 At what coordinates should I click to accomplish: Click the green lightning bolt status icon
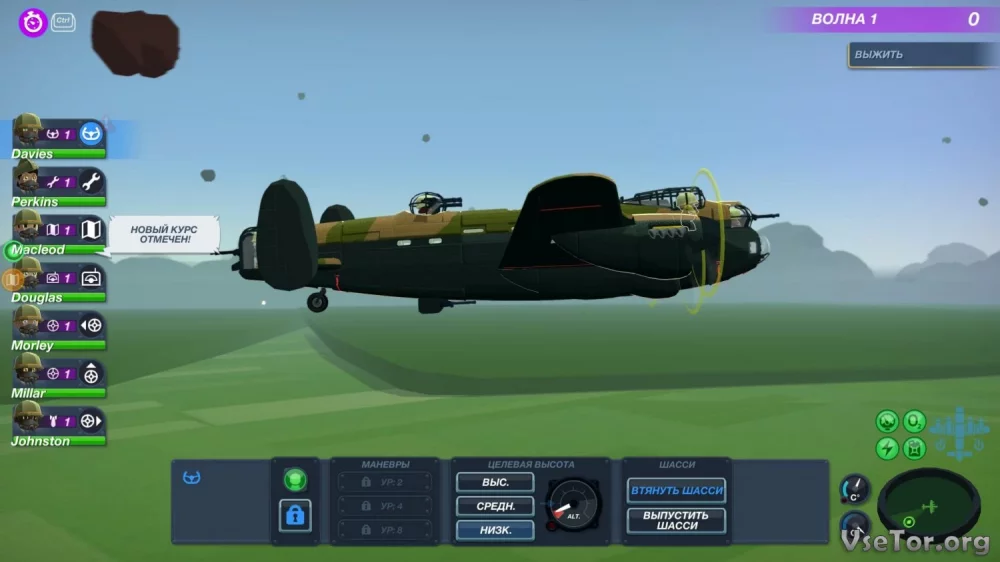[x=887, y=448]
